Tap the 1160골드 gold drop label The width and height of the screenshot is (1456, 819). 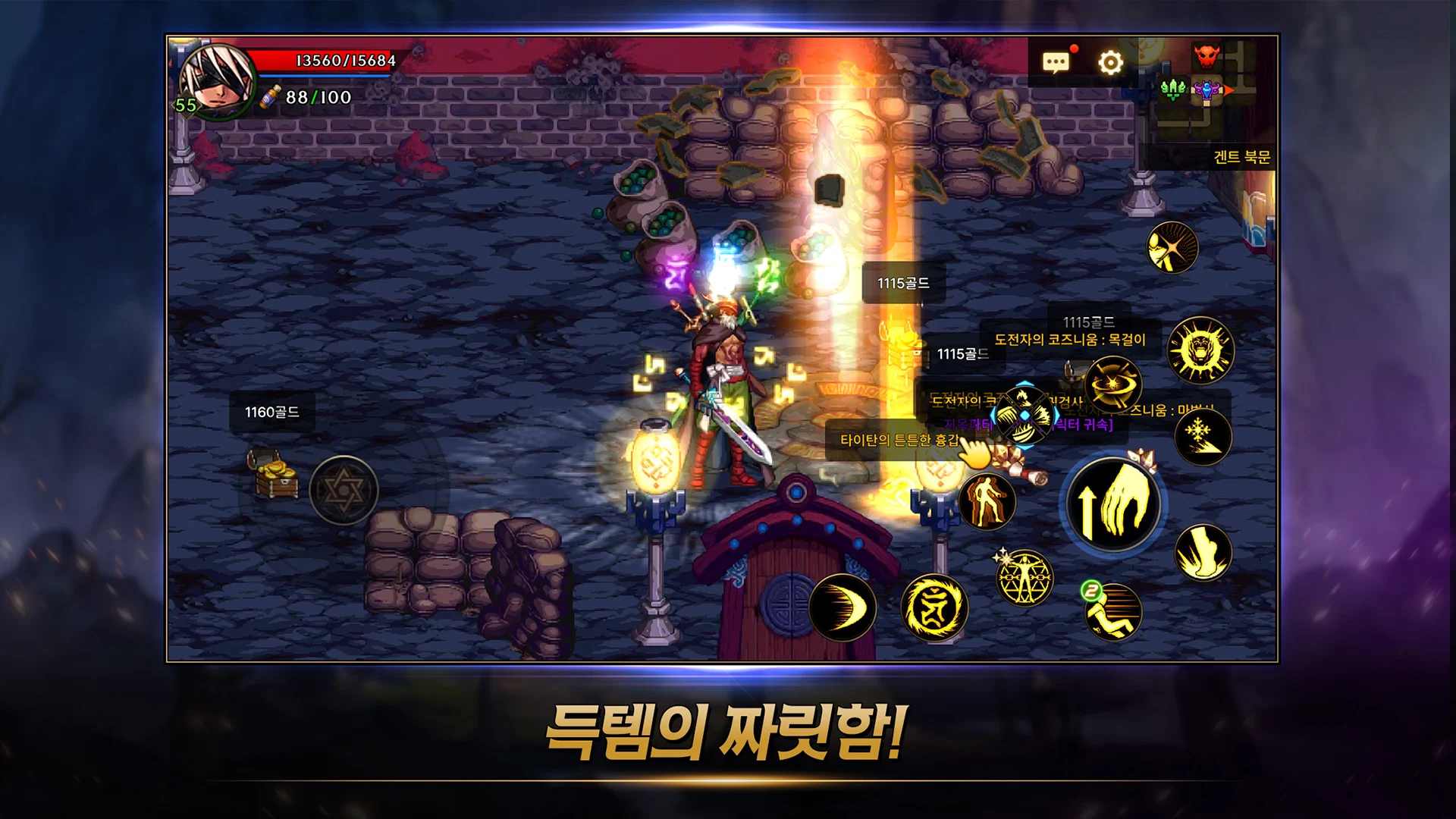click(x=271, y=413)
